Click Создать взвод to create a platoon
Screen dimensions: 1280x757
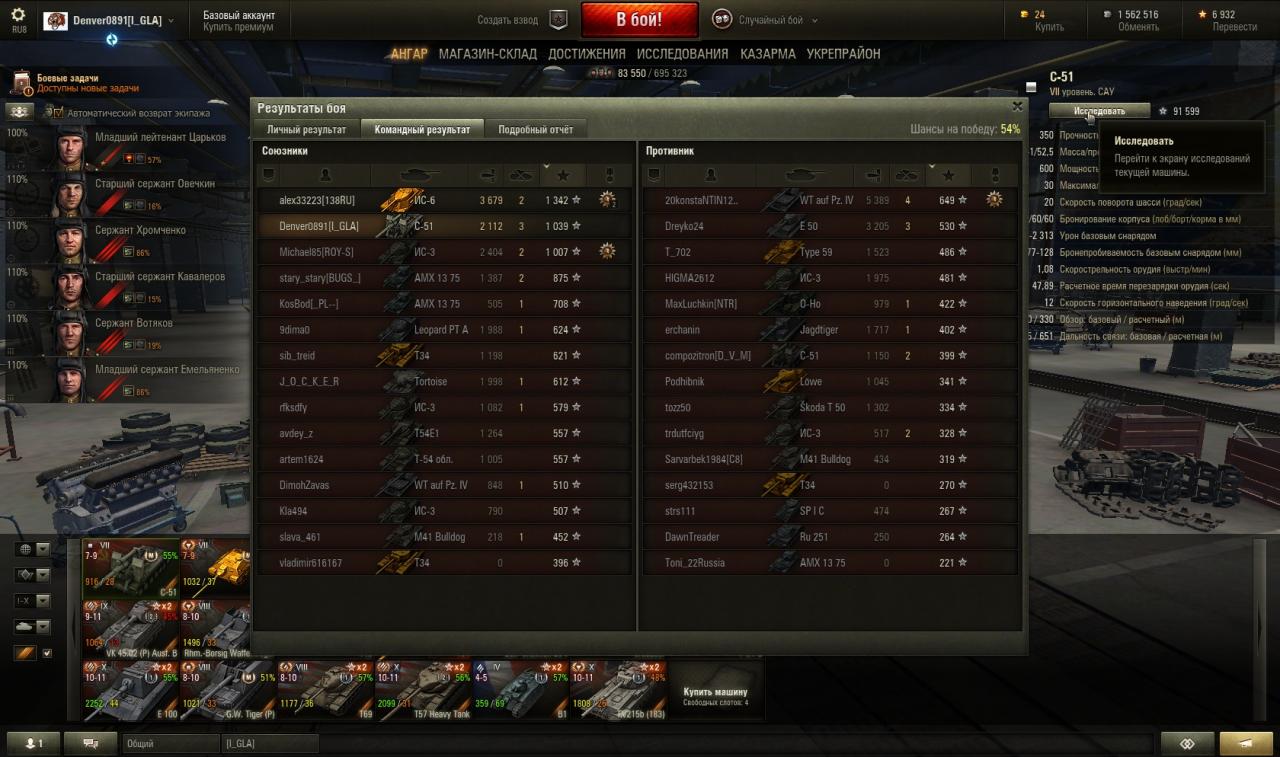tap(522, 20)
